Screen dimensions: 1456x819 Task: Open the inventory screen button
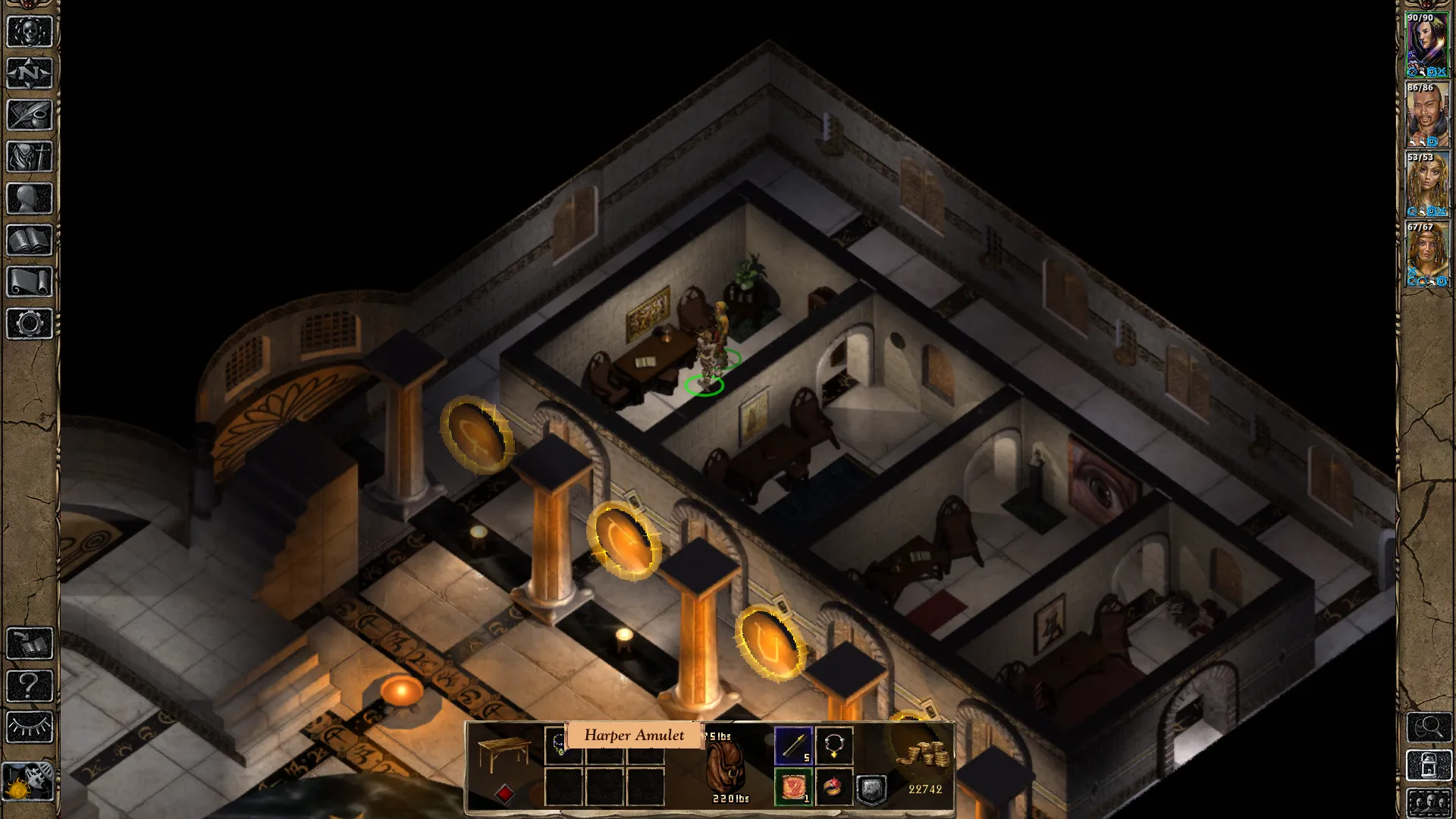click(x=30, y=157)
